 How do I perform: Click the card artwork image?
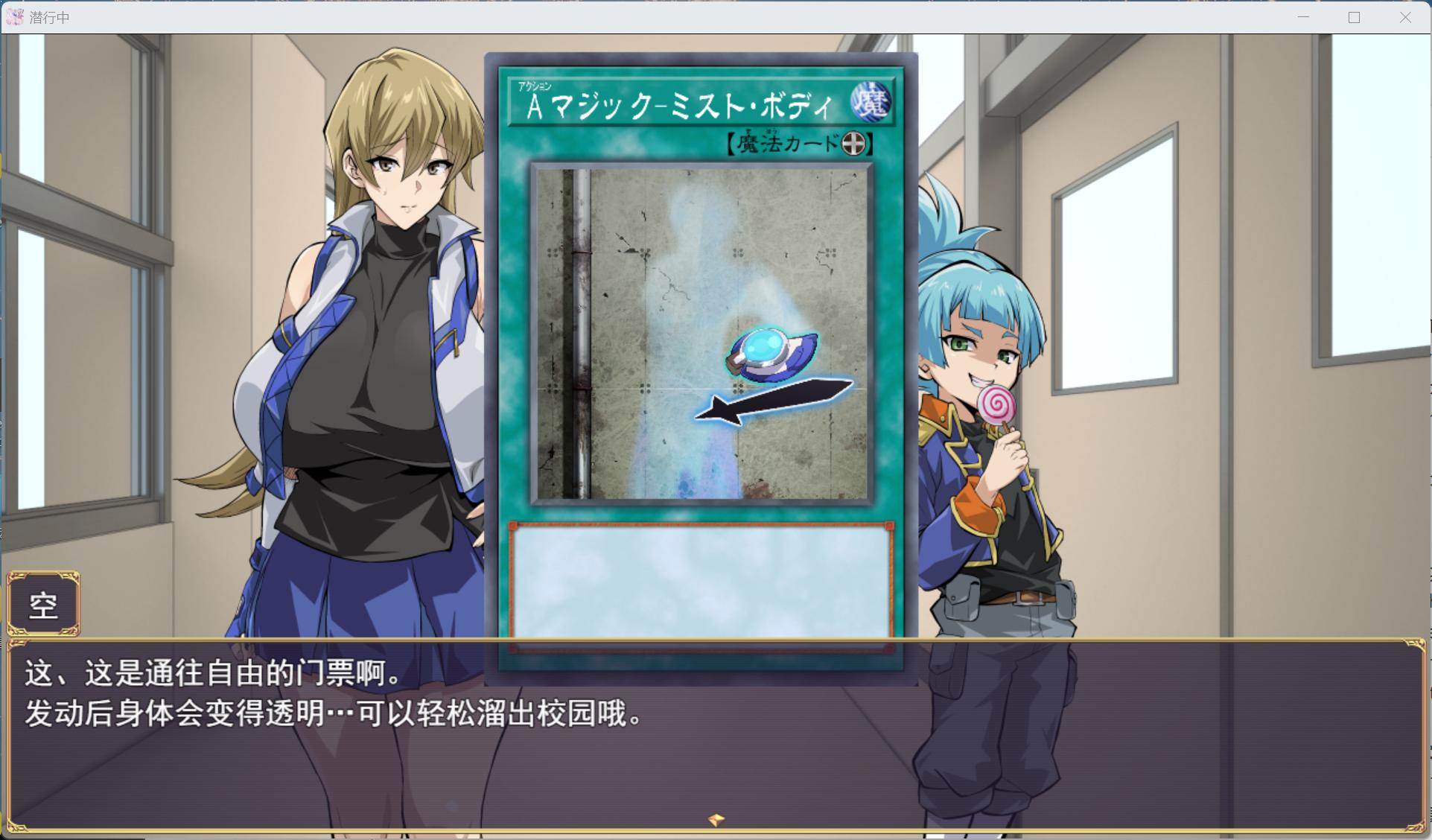tap(700, 331)
